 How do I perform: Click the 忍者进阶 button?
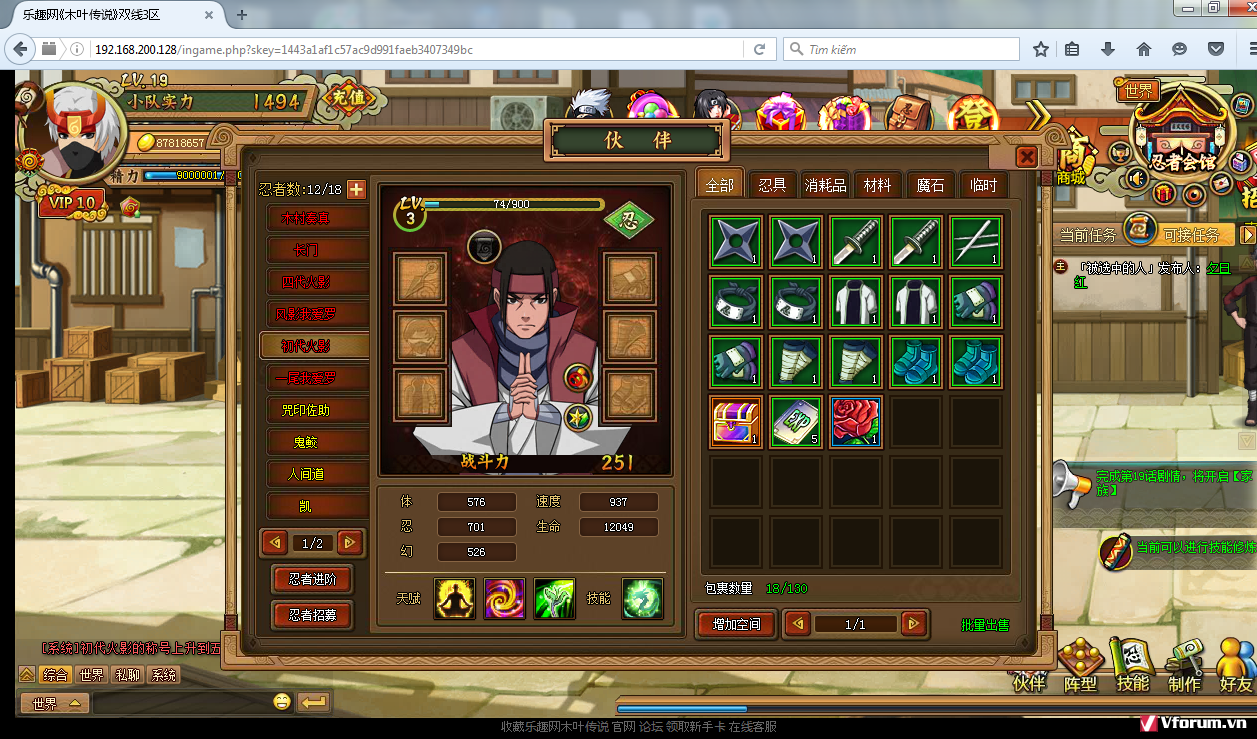point(312,580)
